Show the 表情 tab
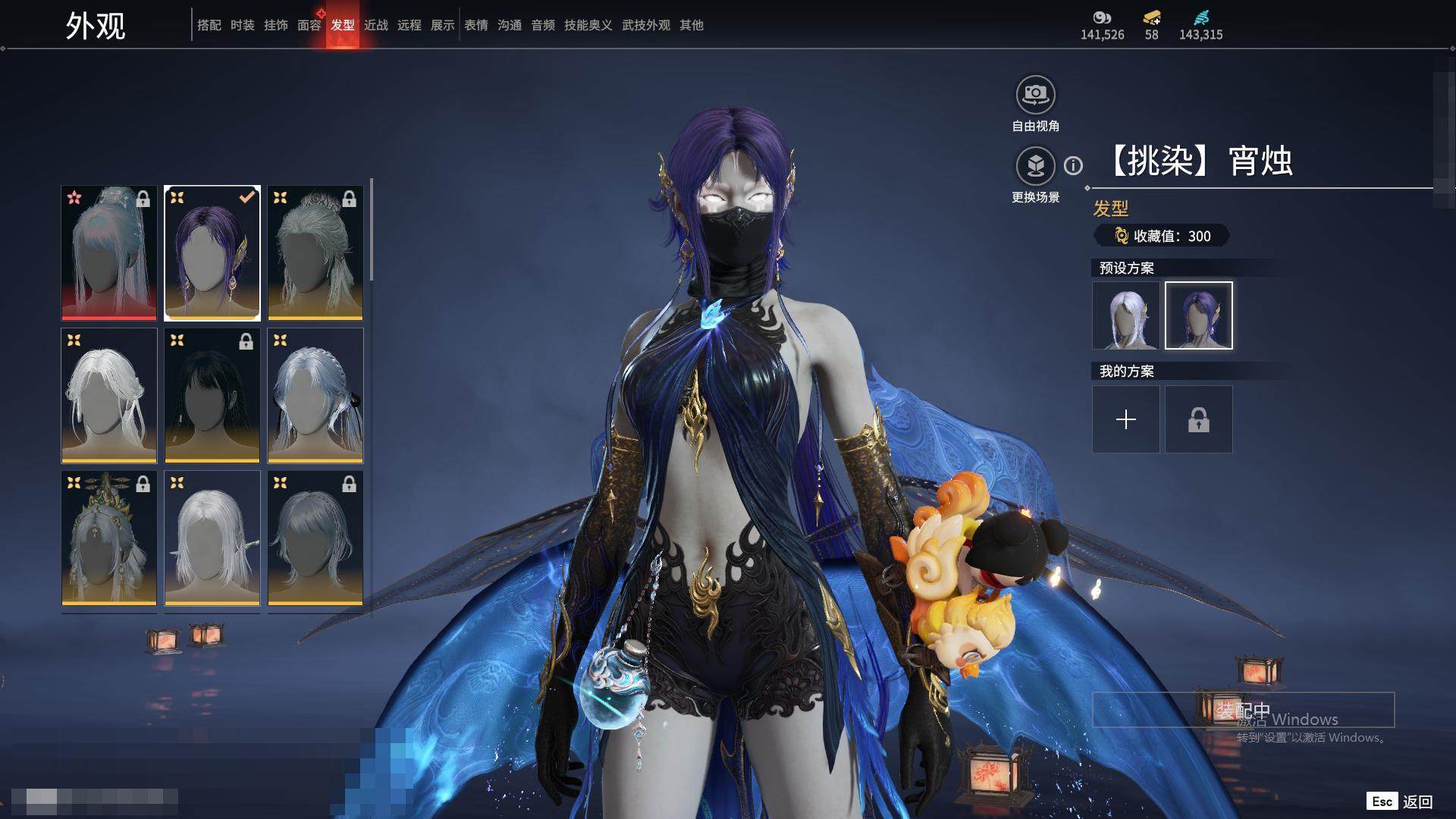 [475, 25]
